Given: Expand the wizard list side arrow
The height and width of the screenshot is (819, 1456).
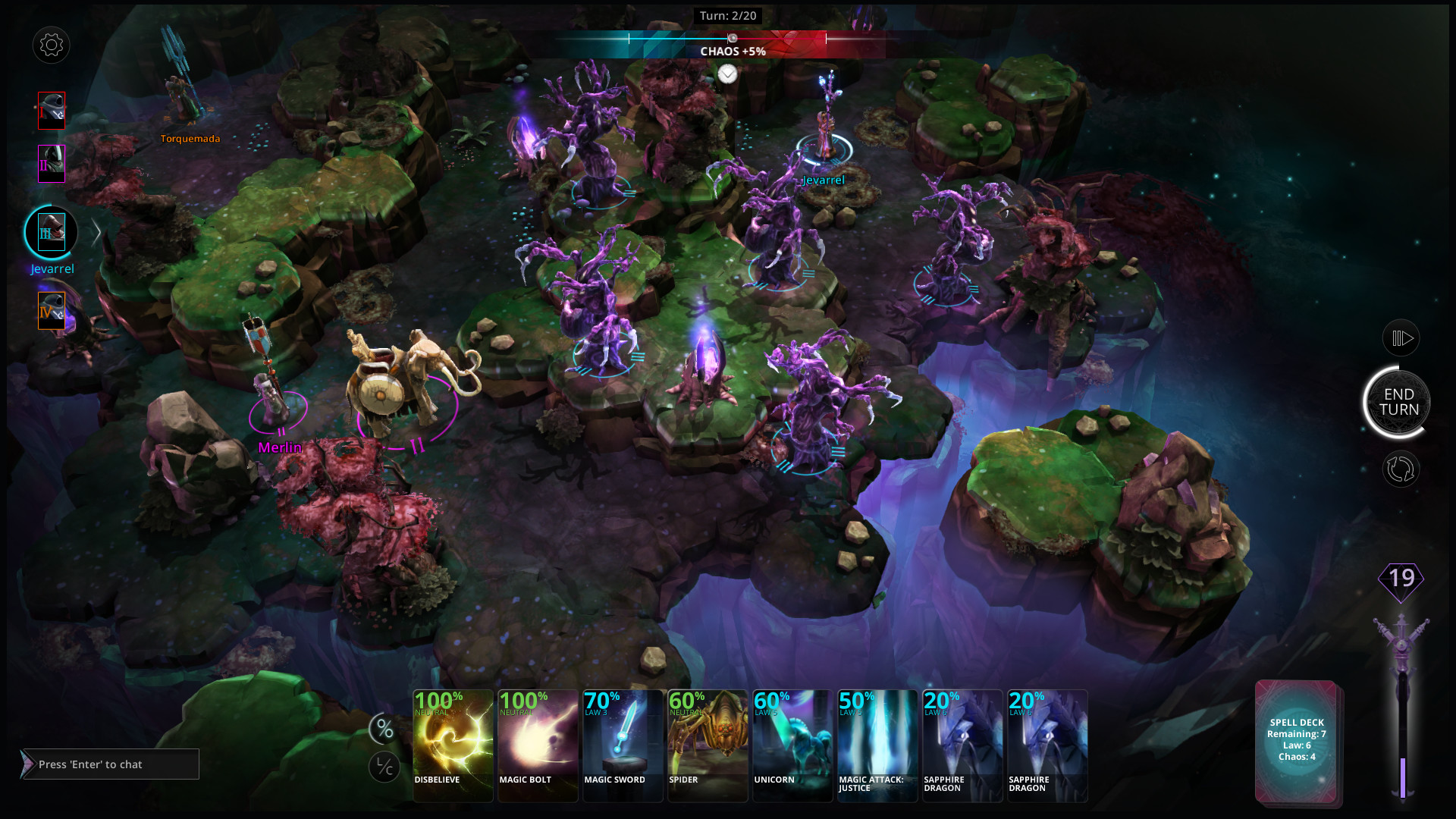Looking at the screenshot, I should [x=96, y=233].
